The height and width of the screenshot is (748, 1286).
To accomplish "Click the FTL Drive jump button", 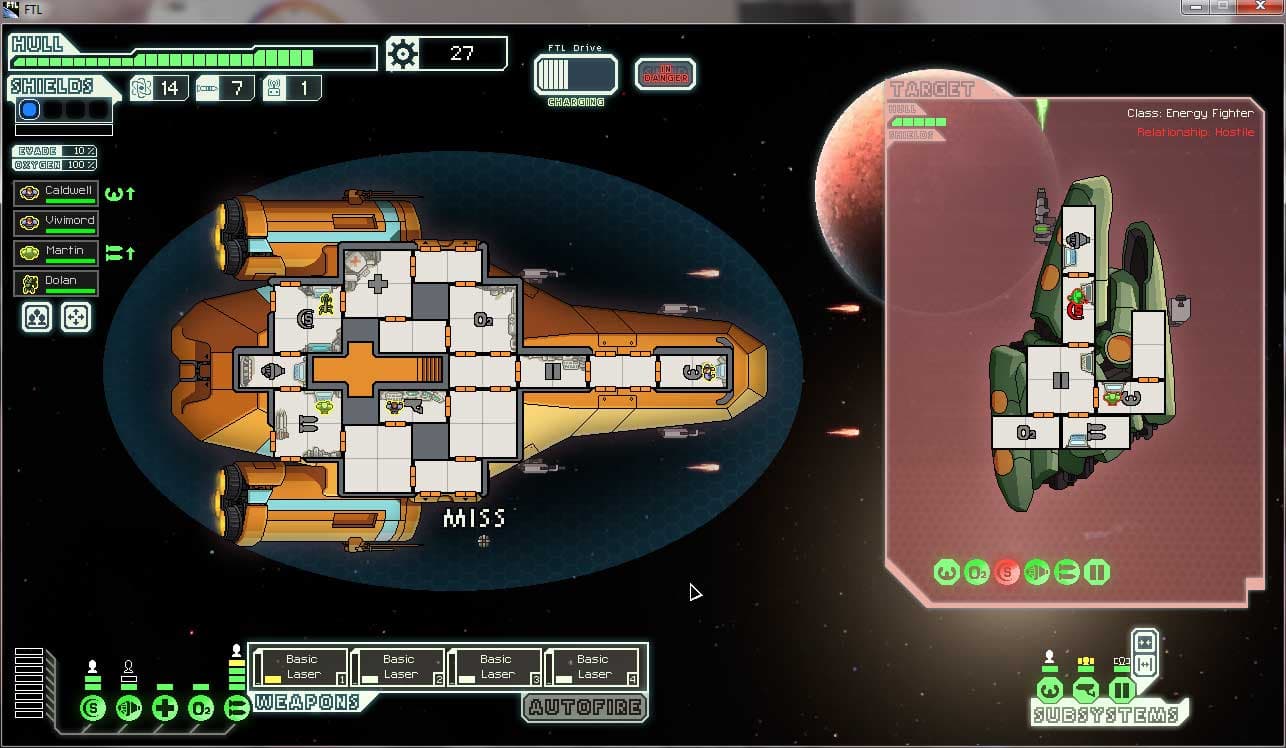I will coord(575,75).
